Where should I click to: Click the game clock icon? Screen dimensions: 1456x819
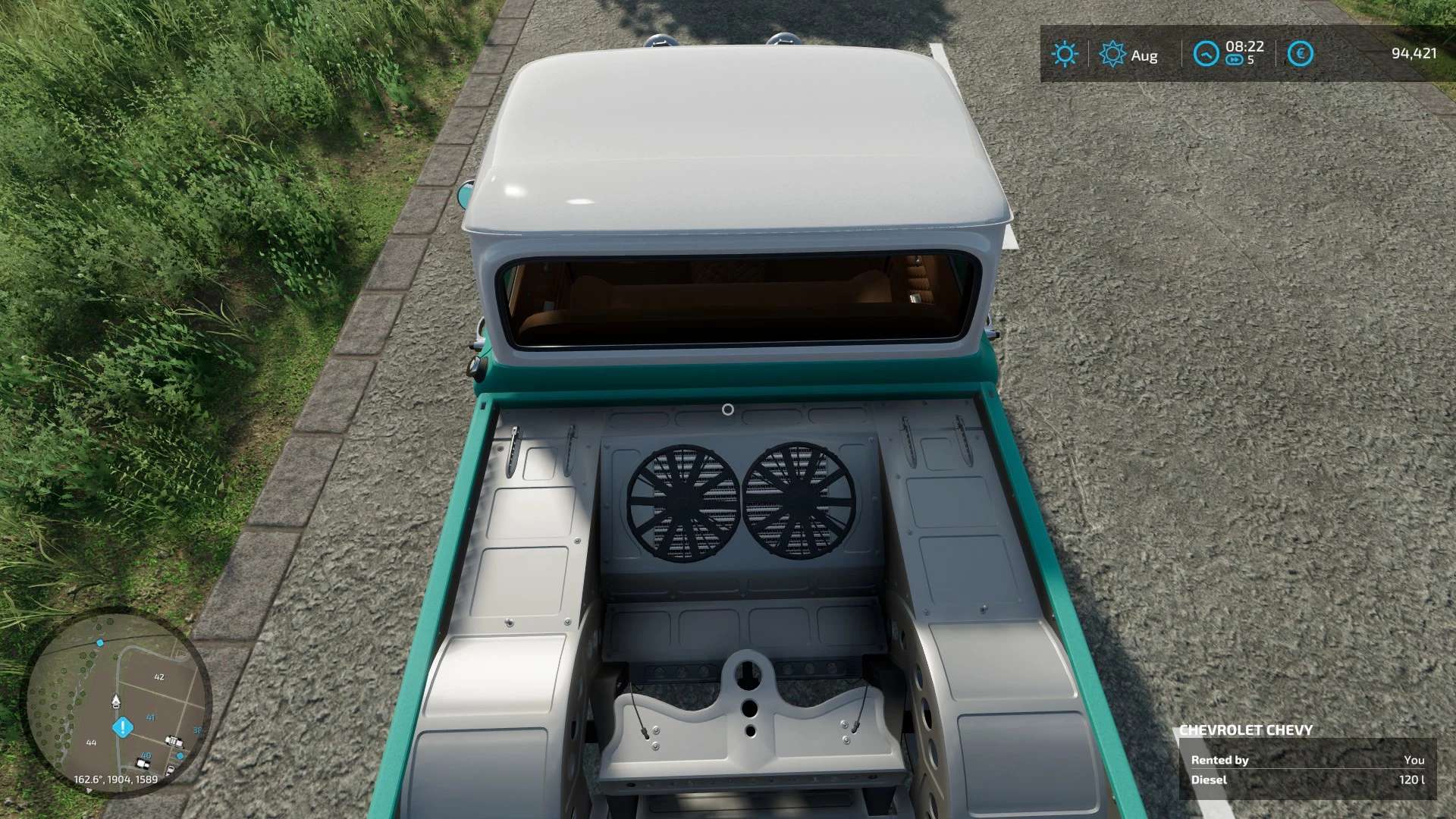coord(1206,54)
